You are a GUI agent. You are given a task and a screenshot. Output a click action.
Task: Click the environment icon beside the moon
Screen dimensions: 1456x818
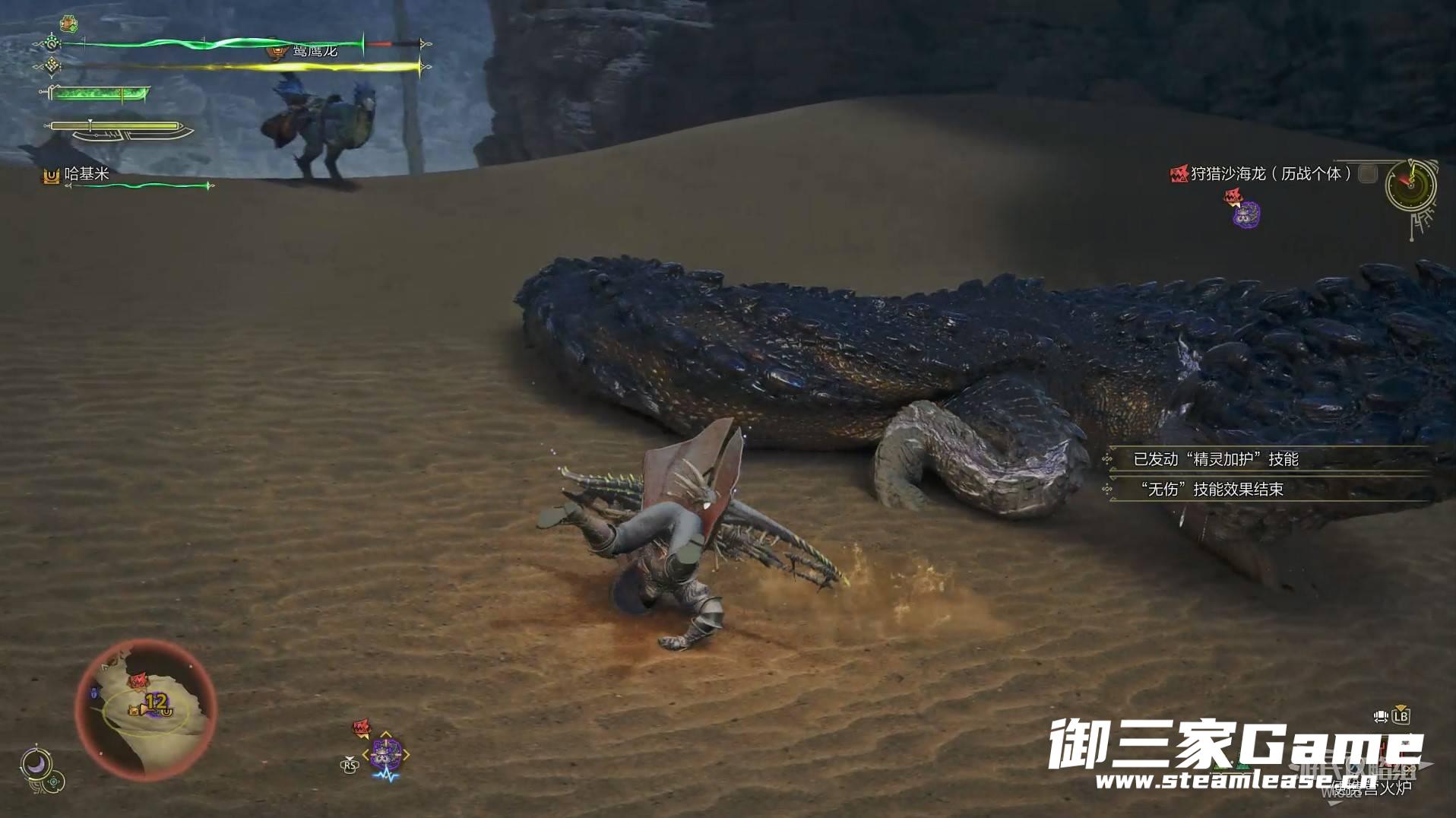[54, 782]
